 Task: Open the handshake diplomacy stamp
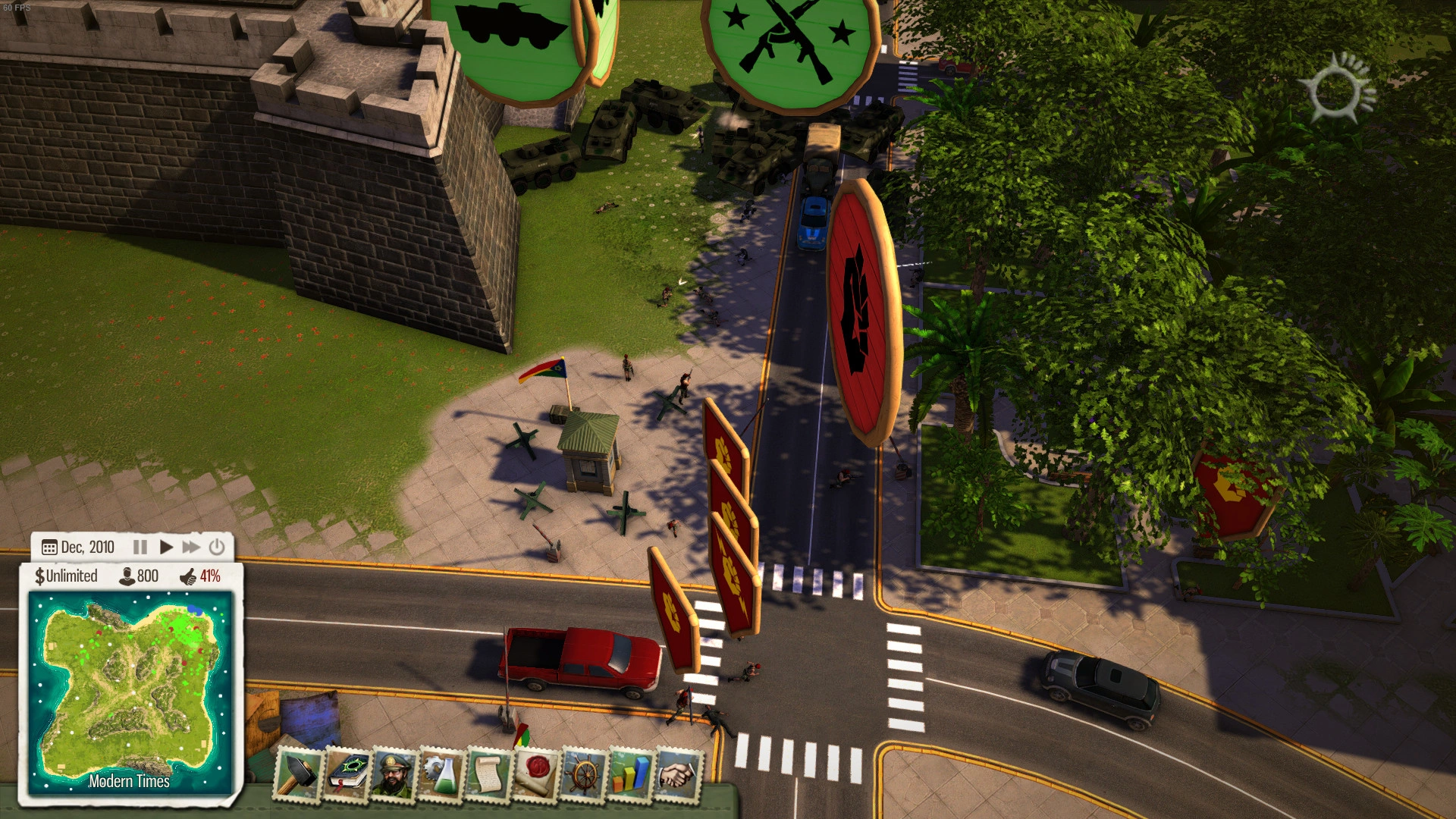678,774
